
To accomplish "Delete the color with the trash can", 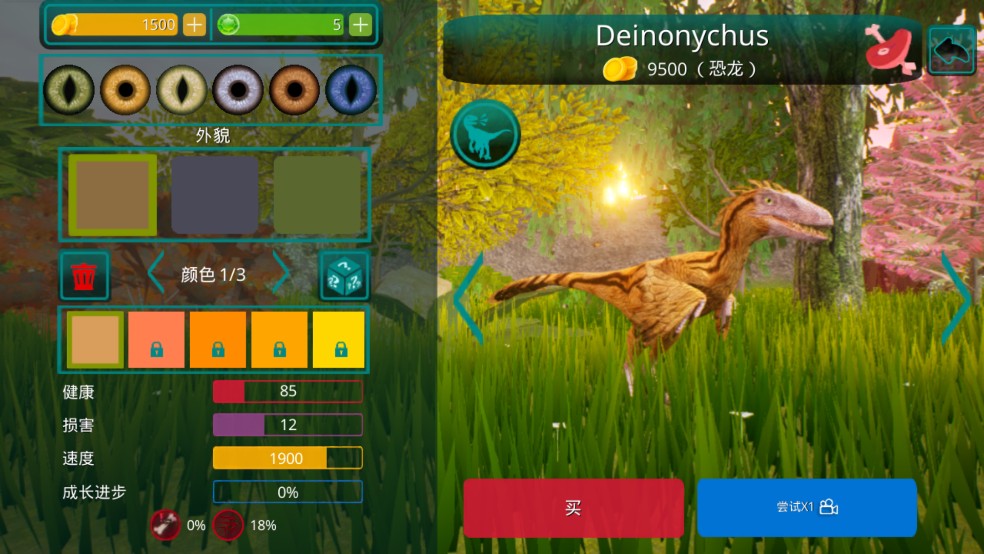I will [85, 275].
